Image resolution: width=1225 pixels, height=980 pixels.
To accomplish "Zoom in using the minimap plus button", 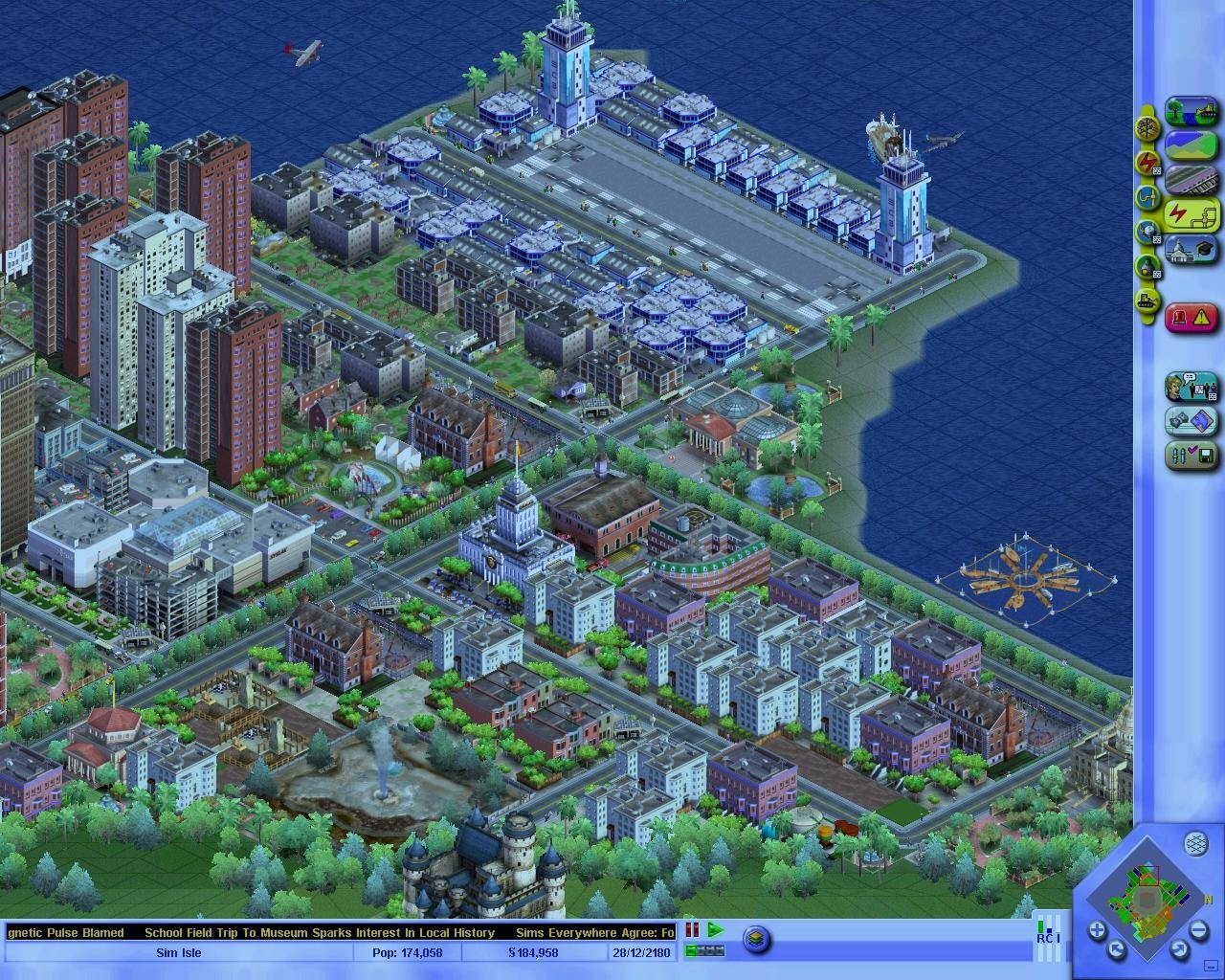I will [x=1097, y=928].
